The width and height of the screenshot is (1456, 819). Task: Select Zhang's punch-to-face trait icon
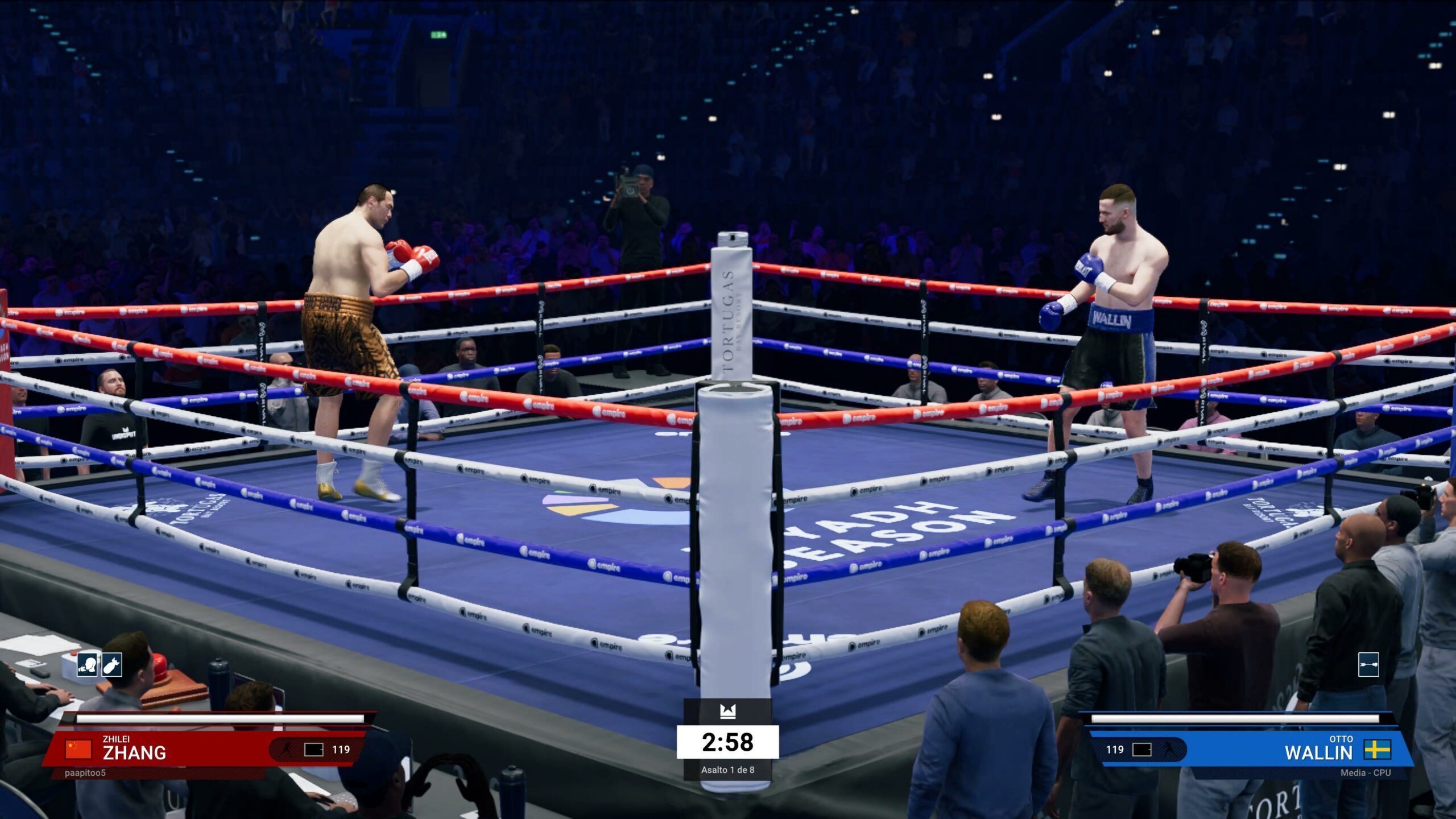coord(88,664)
